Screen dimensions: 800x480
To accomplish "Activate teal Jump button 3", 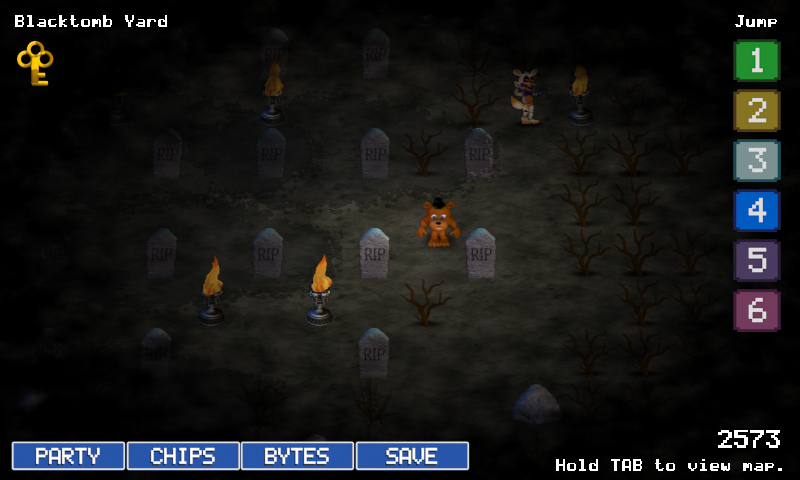I will [x=756, y=160].
